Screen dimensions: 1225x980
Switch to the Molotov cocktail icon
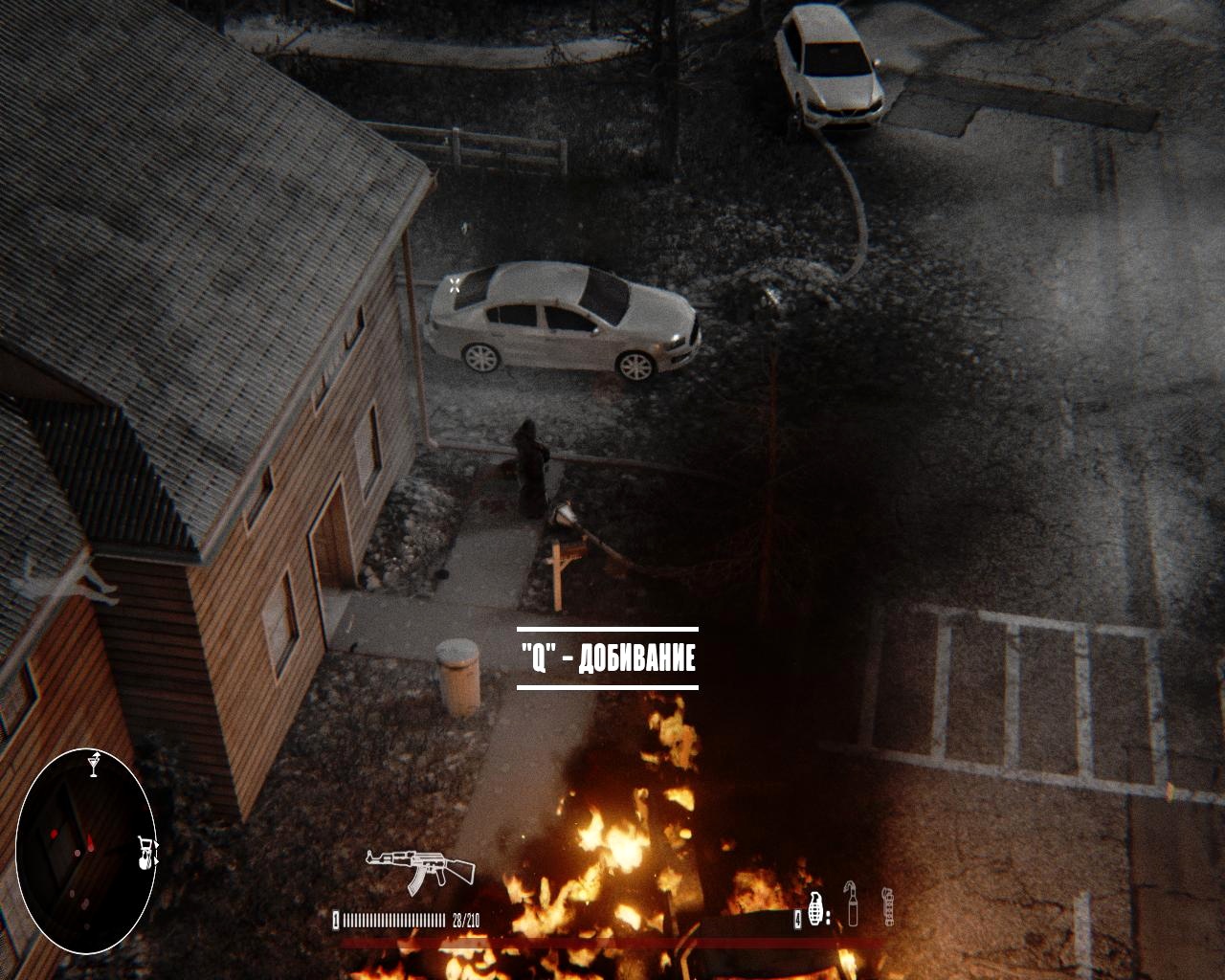pos(853,905)
